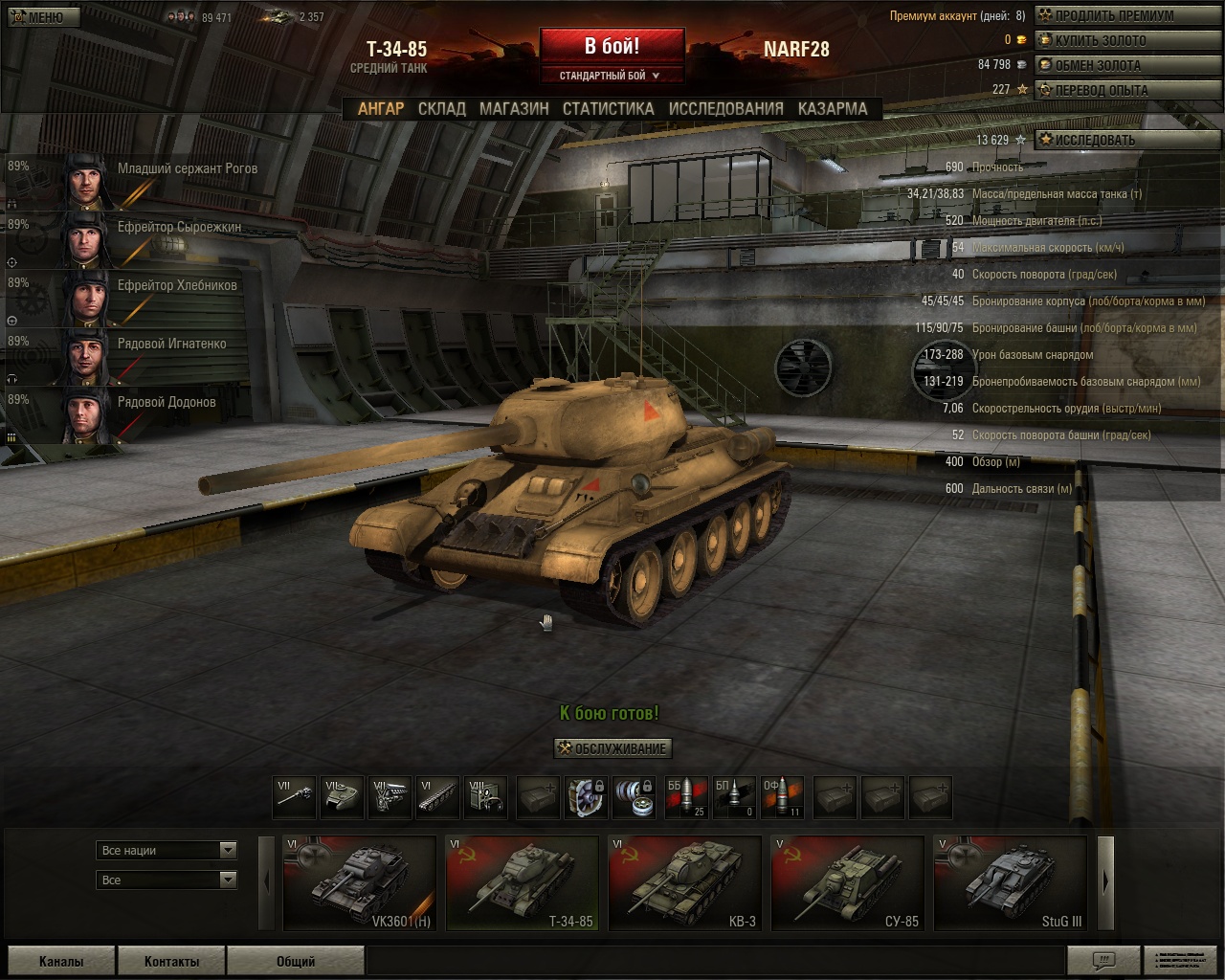Open ОБМЕН ЗОЛОТА exchange
The height and width of the screenshot is (980, 1225).
[1097, 65]
